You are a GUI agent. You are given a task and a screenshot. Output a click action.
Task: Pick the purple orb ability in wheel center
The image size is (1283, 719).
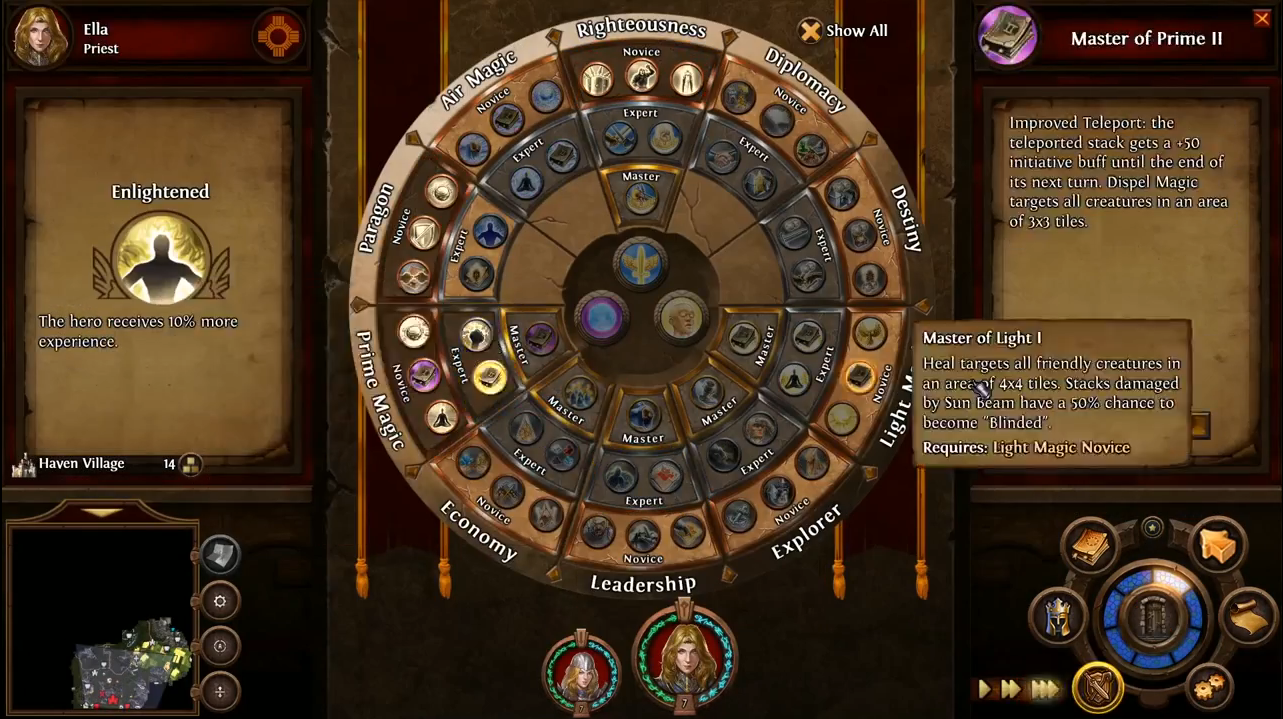coord(602,318)
